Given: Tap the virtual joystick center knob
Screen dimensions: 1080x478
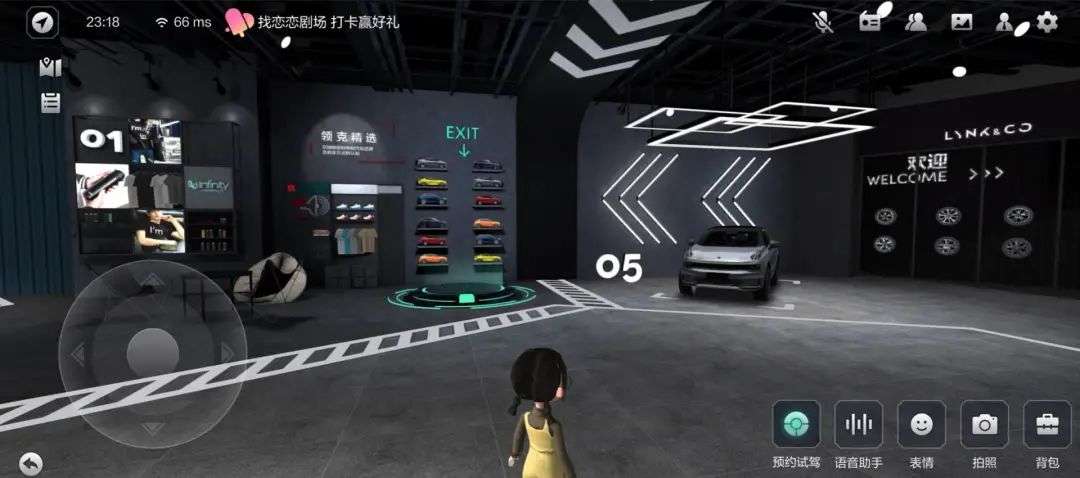Looking at the screenshot, I should [152, 352].
